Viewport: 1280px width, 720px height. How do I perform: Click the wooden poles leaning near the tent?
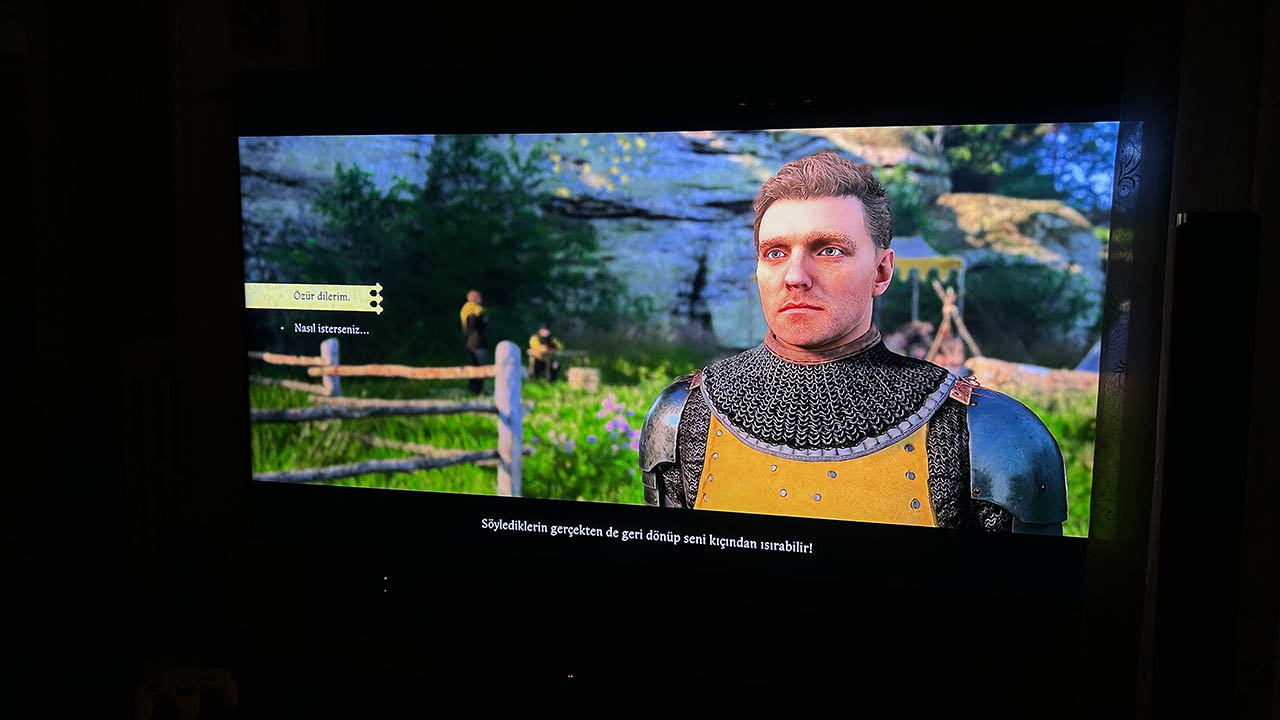click(950, 320)
